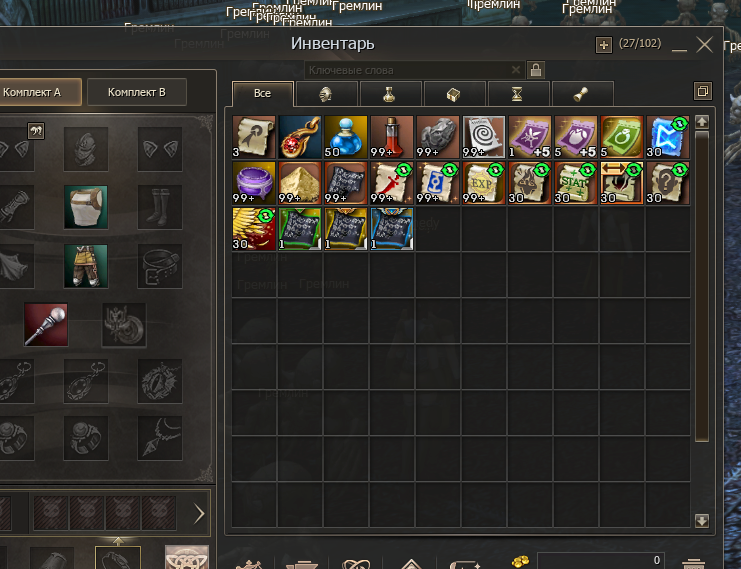Open the hourglass inventory tab
741x569 pixels.
tap(516, 94)
